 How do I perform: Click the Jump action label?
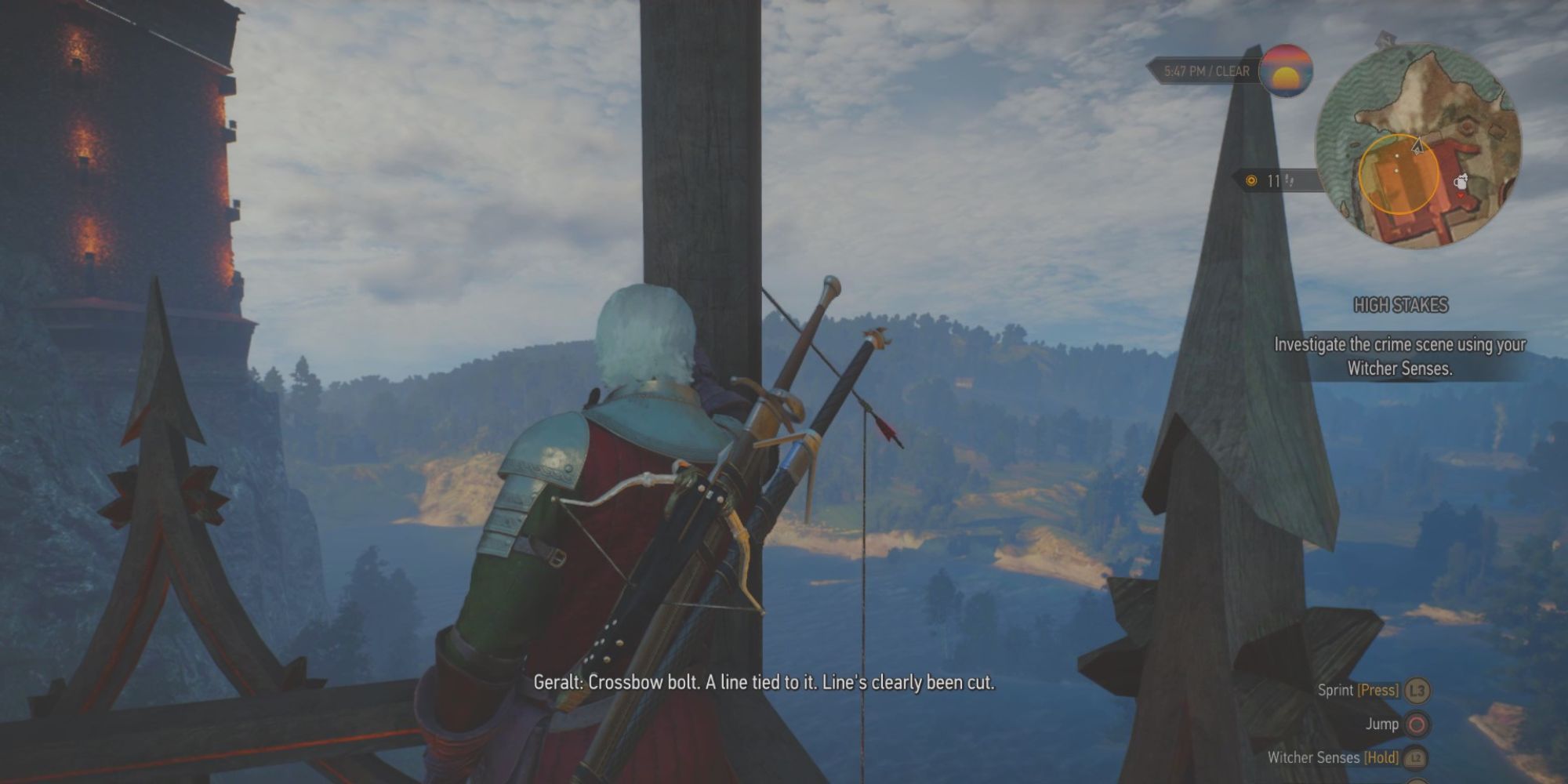tap(1383, 724)
